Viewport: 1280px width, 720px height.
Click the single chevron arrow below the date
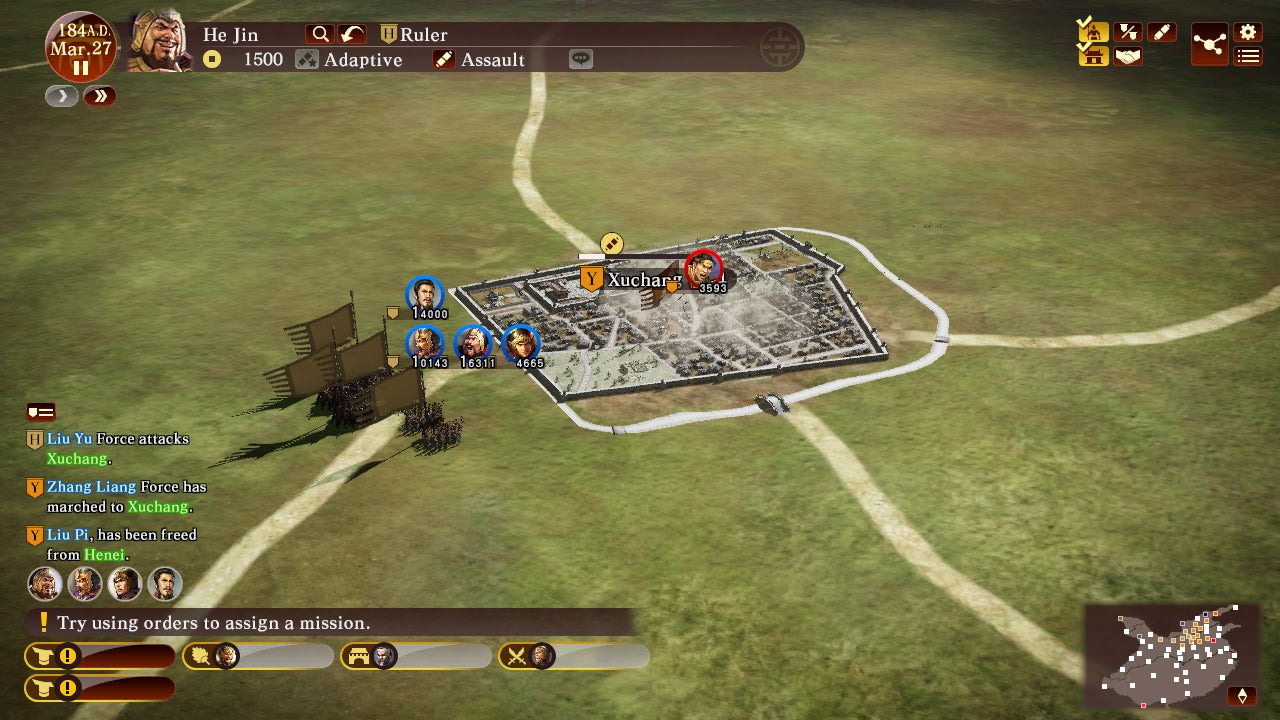click(61, 96)
